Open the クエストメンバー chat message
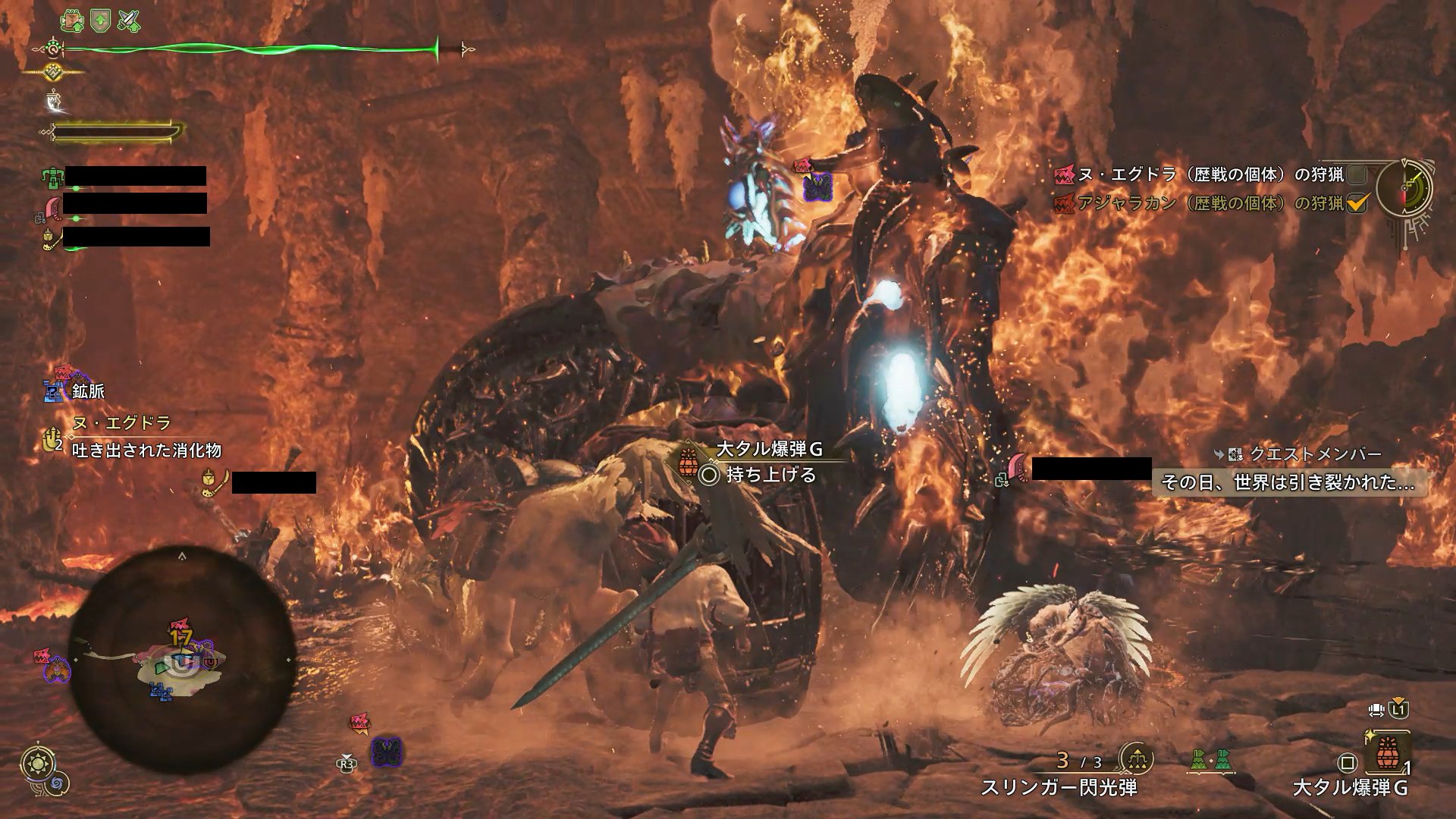 [x=1288, y=482]
